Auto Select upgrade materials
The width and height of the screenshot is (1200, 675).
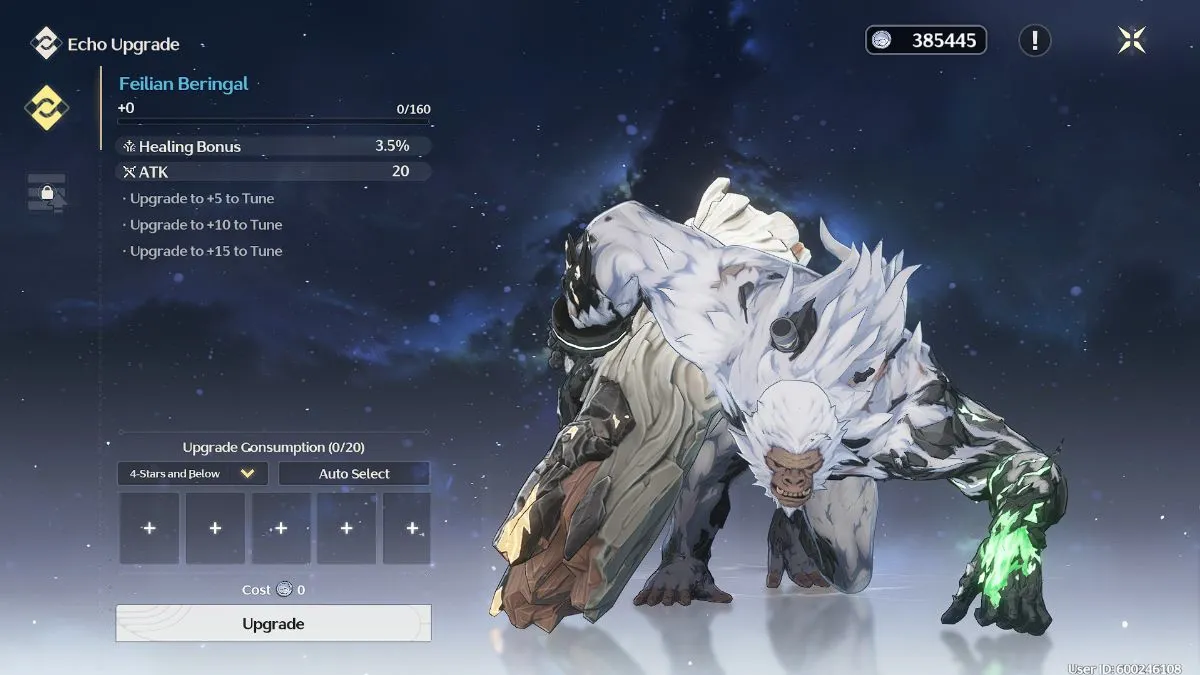click(x=354, y=473)
